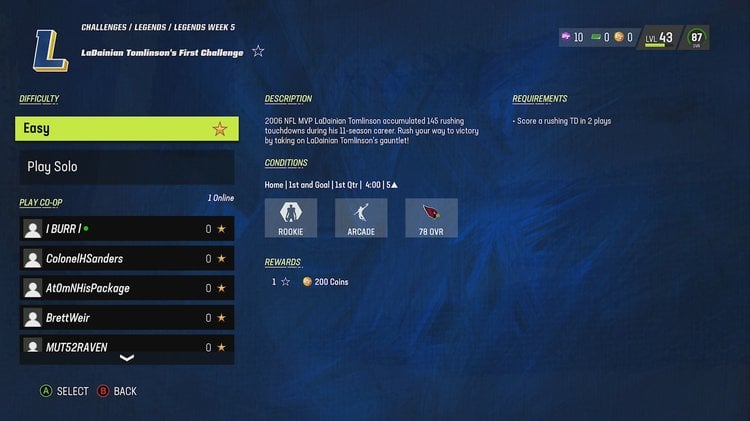Viewport: 750px width, 421px height.
Task: Select the Easy difficulty option
Action: [126, 128]
